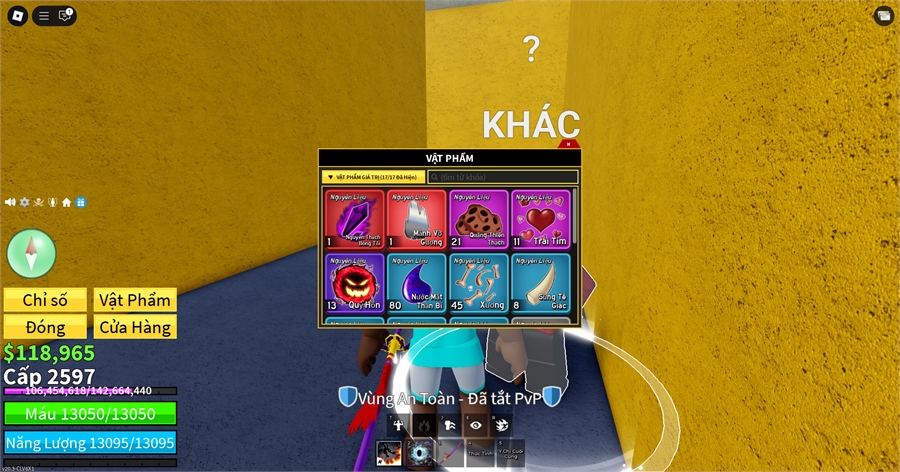Viewport: 900px width, 472px height.
Task: Click the Vật Phẩm inventory button
Action: [x=135, y=300]
